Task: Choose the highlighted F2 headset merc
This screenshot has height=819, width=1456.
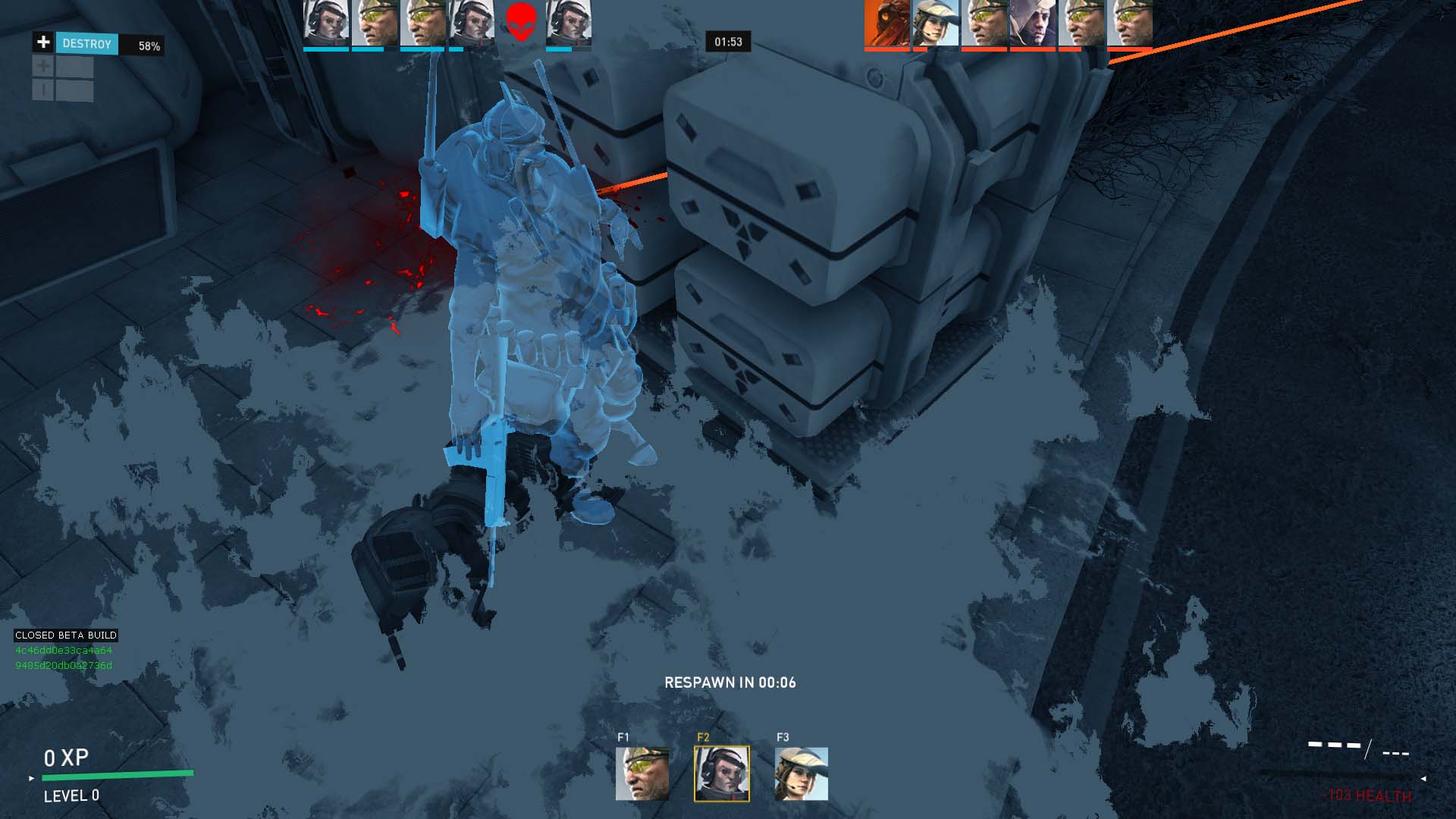Action: click(721, 773)
